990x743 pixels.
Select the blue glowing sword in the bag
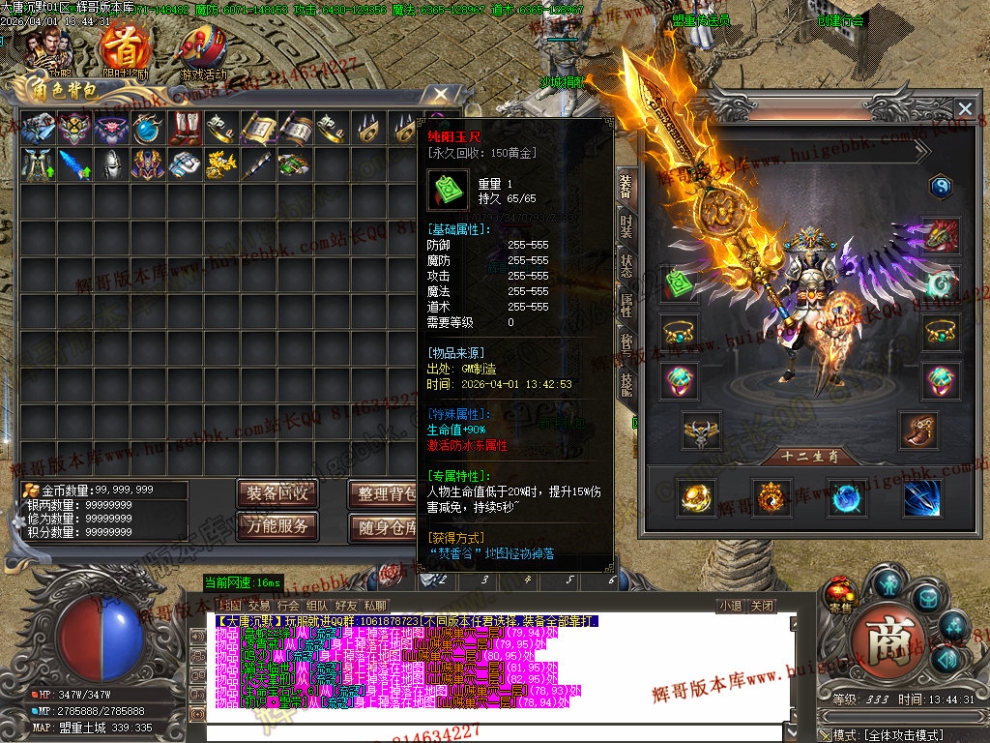coord(73,164)
